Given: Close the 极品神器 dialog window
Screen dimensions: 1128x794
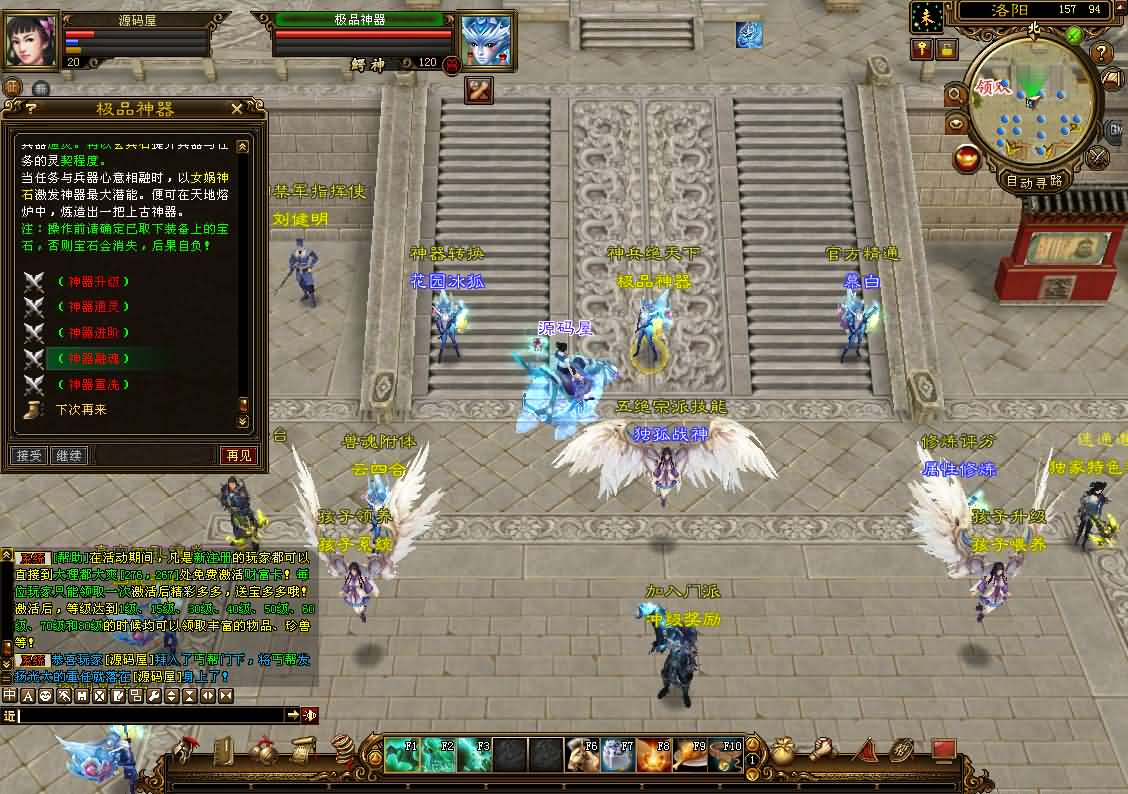Looking at the screenshot, I should pos(237,109).
